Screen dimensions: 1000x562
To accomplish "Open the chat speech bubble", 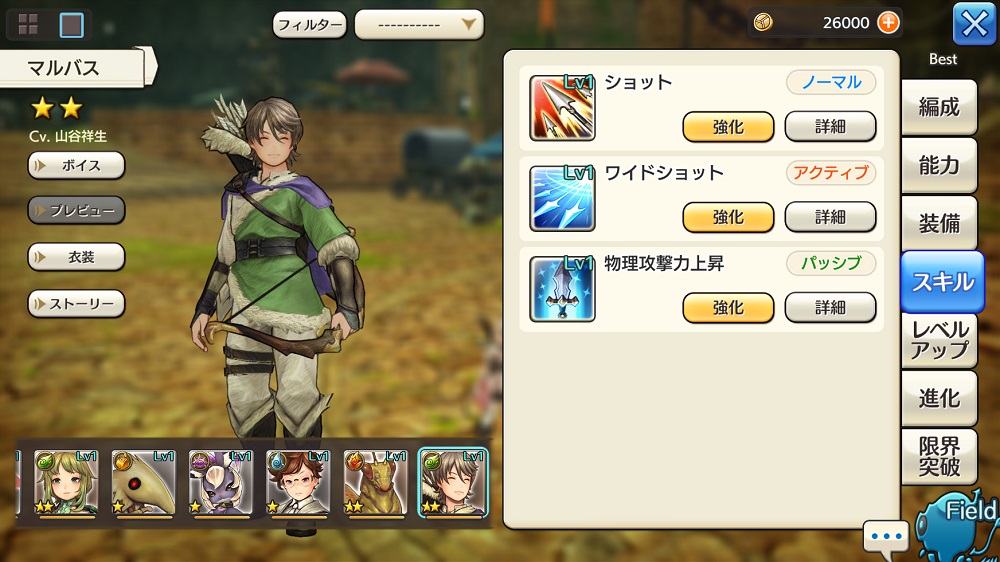I will 886,537.
